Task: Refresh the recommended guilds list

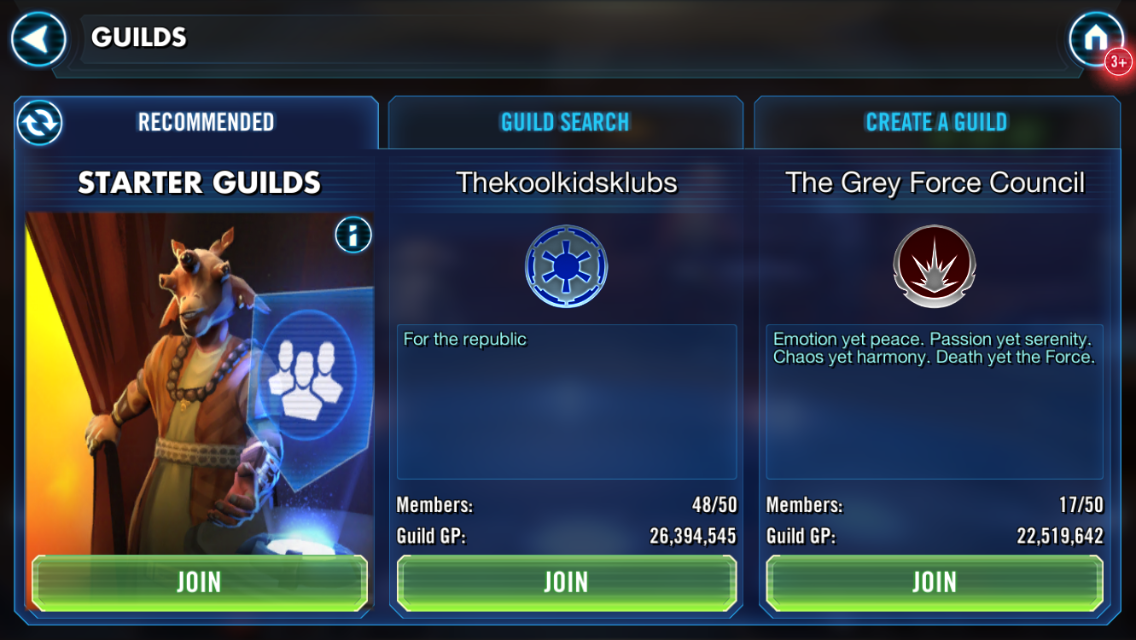Action: coord(40,123)
